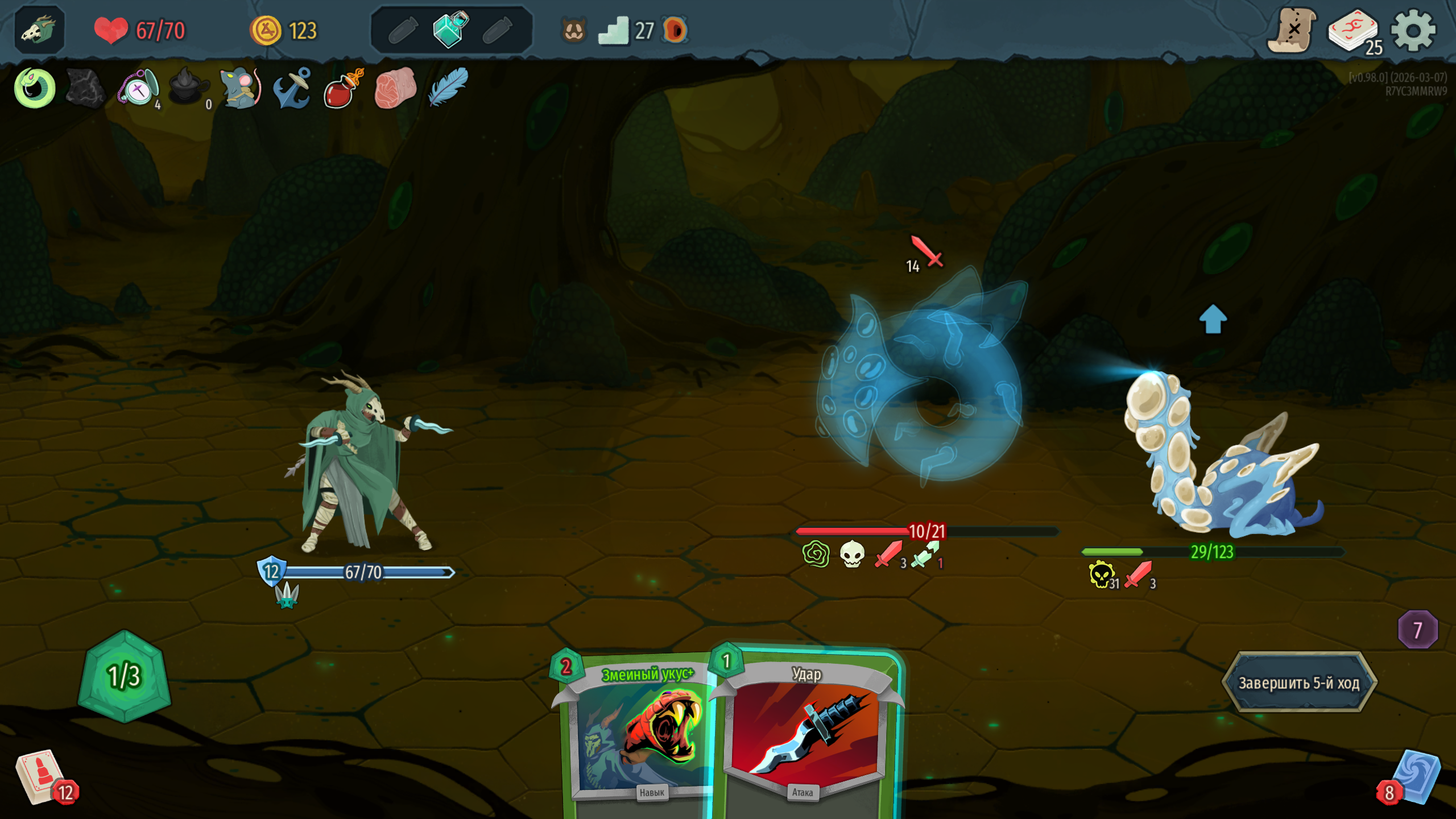Inspect the green snake ring relic
This screenshot has height=819, width=1456.
pos(35,88)
